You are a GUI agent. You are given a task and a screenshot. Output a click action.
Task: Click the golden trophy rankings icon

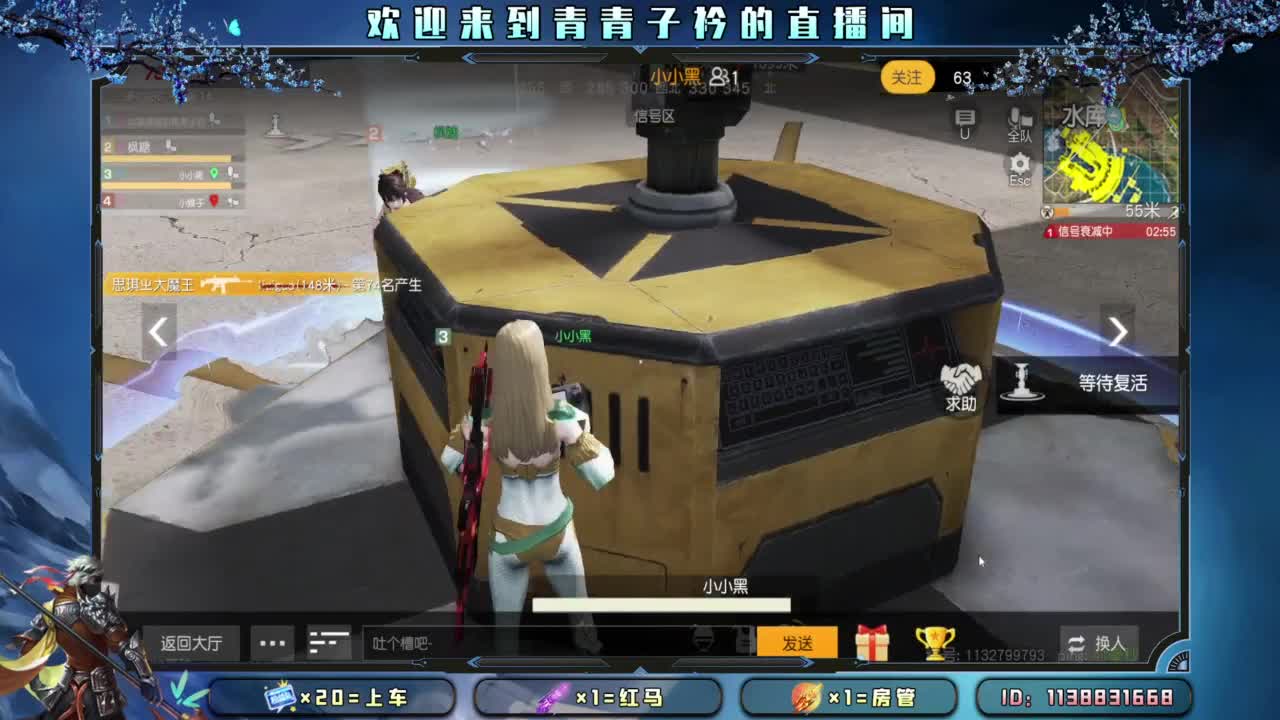pyautogui.click(x=934, y=643)
